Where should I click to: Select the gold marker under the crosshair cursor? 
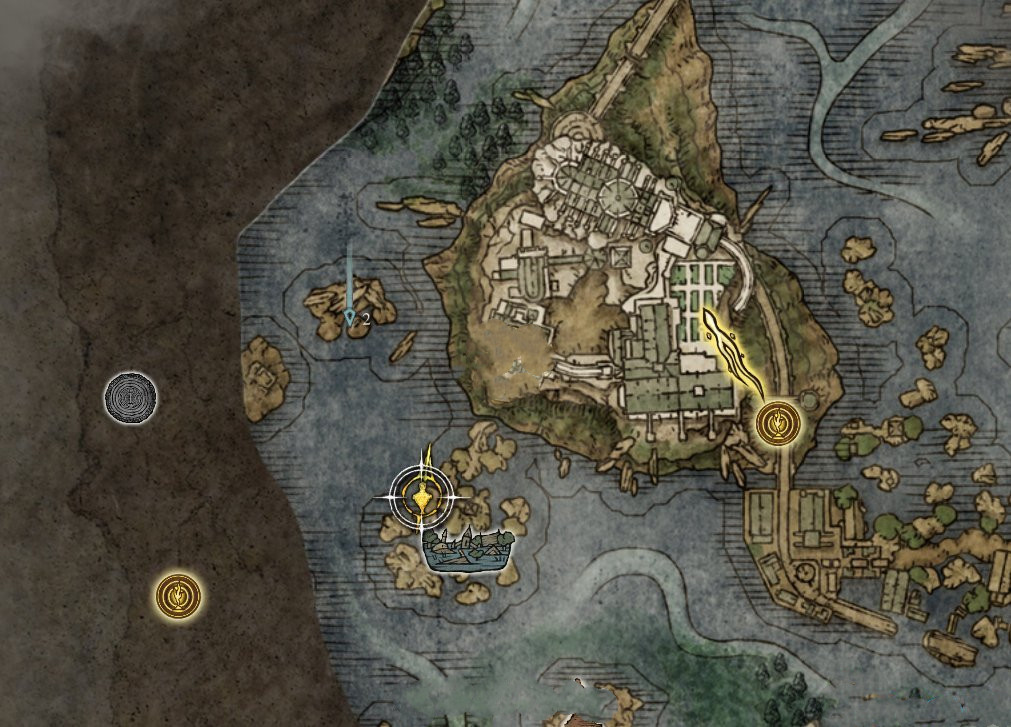tap(423, 494)
